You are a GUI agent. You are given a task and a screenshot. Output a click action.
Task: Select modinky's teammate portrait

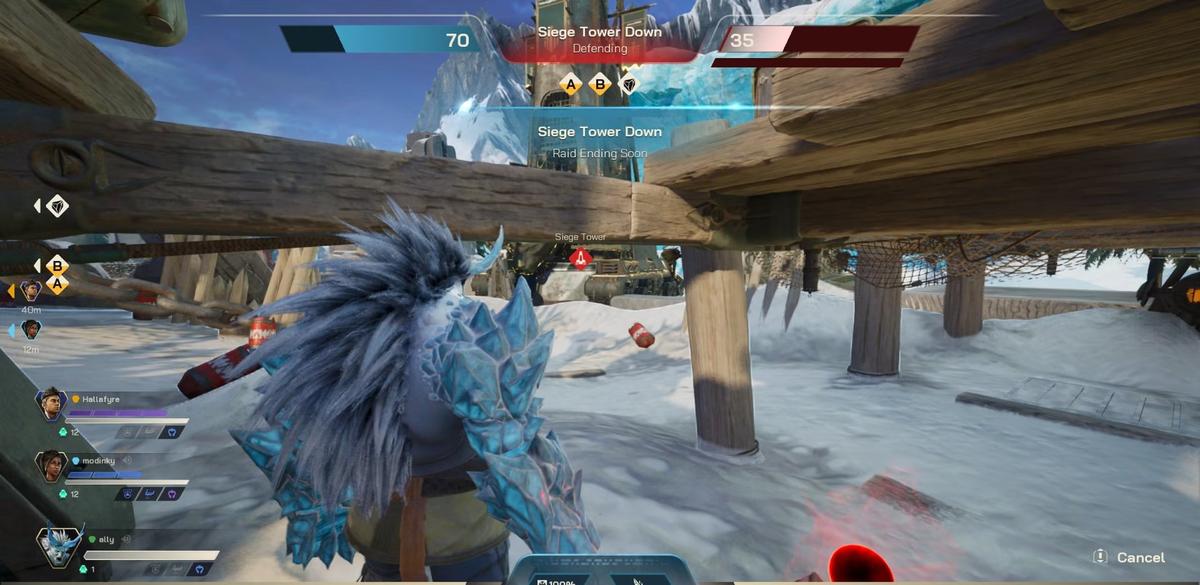click(51, 465)
